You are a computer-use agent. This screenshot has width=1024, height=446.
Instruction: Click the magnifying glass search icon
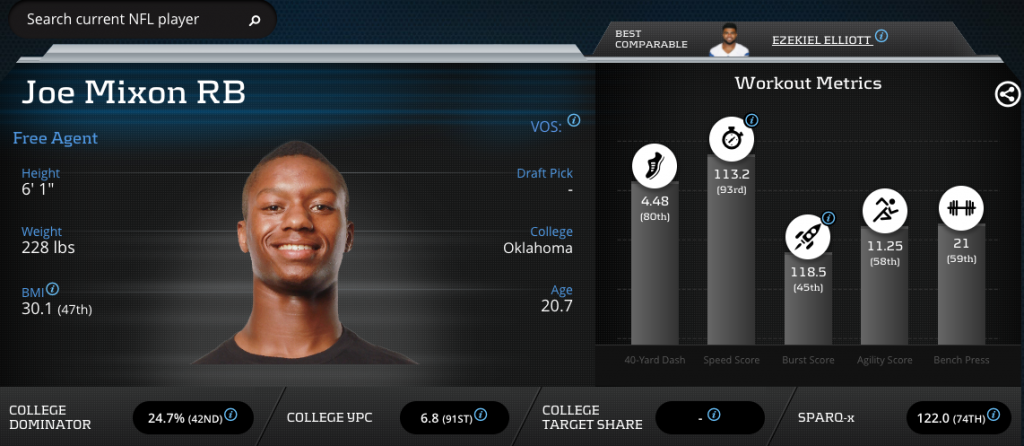click(254, 20)
